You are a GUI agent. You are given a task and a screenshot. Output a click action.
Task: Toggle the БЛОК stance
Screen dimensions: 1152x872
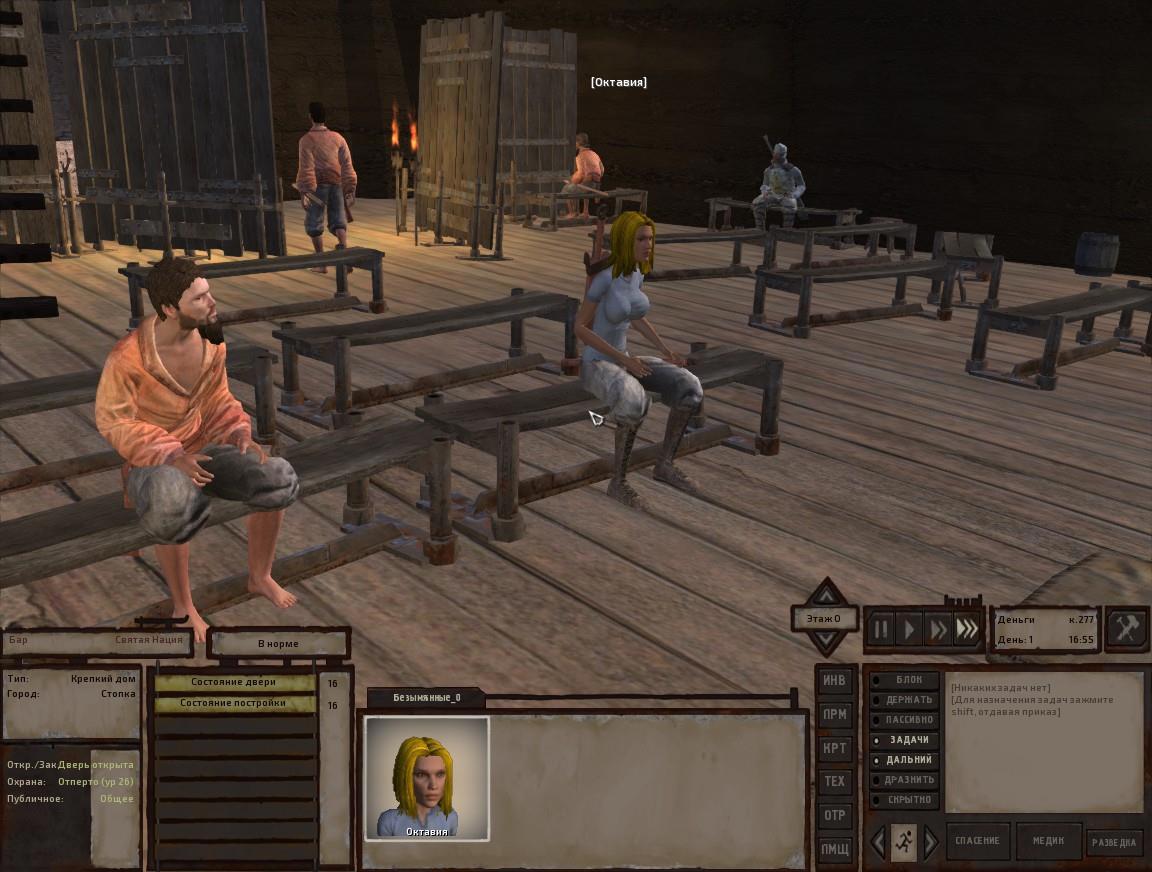904,680
